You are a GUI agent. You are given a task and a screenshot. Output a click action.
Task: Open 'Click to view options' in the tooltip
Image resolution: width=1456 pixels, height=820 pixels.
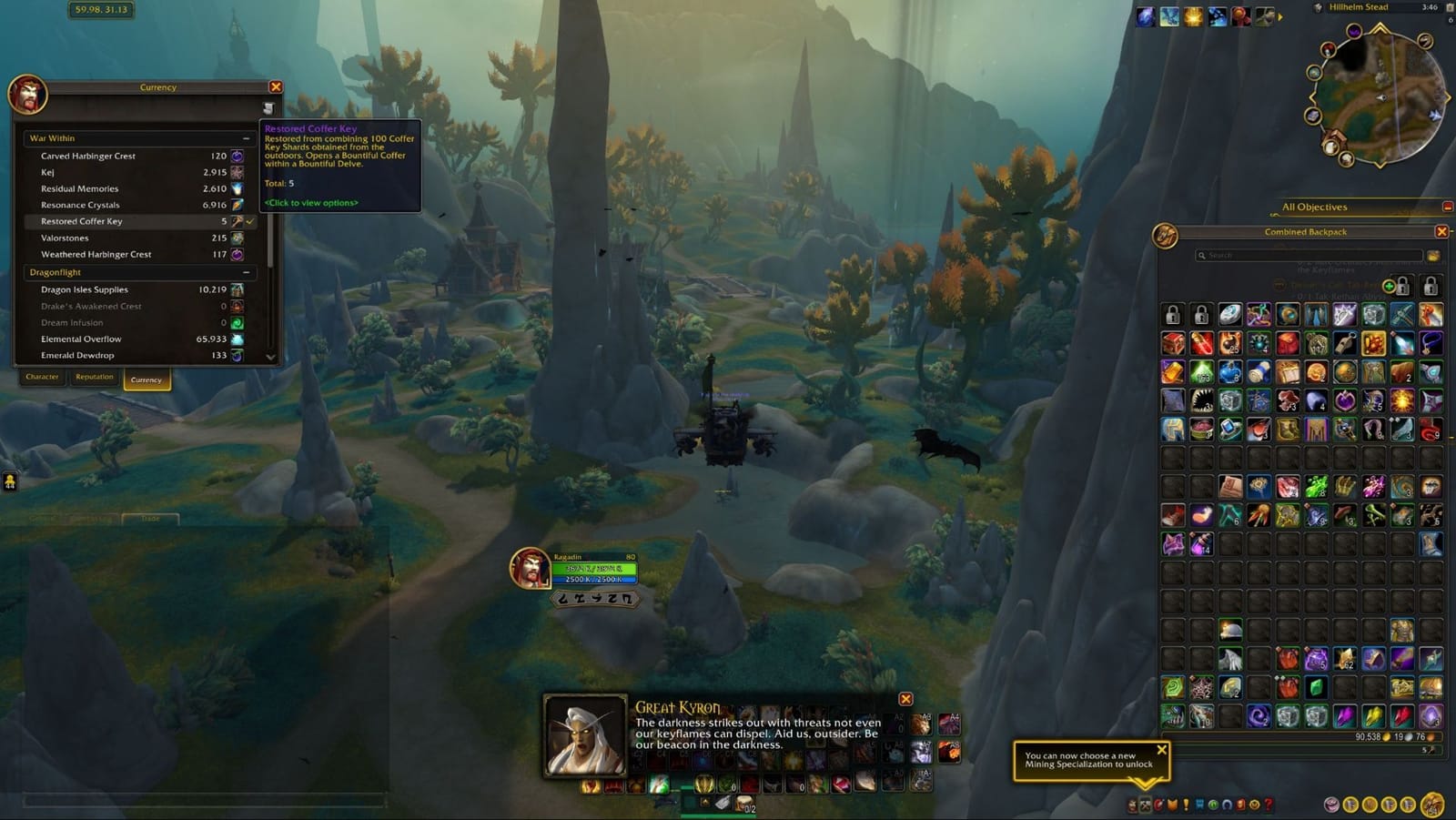[x=311, y=202]
